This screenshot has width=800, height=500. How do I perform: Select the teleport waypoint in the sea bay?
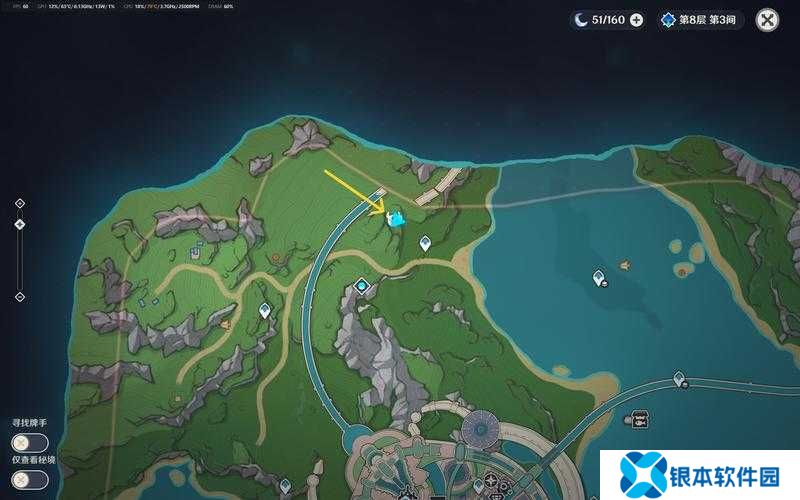point(598,277)
